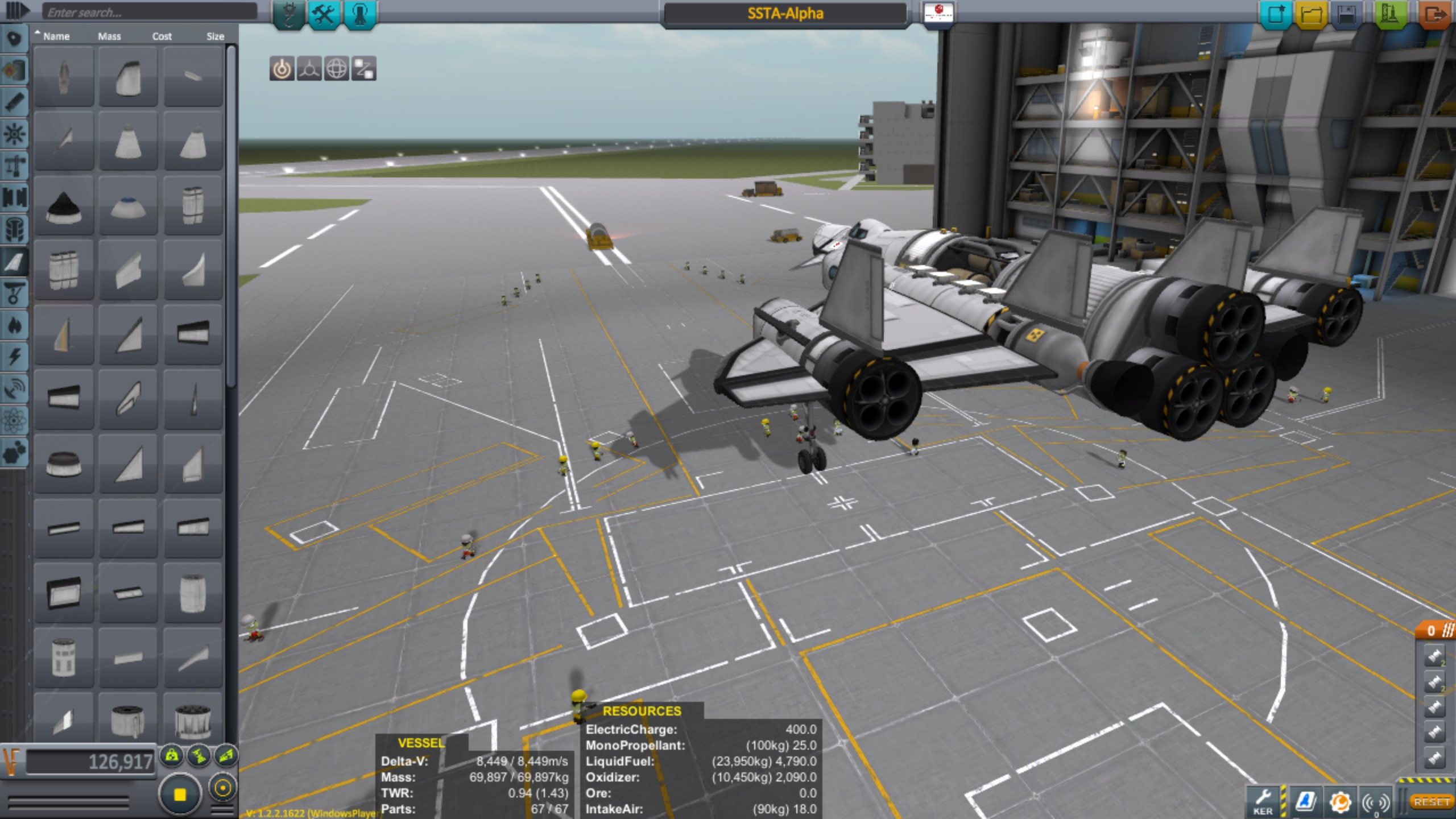
Task: Start a new craft with the cyan button
Action: click(1276, 14)
